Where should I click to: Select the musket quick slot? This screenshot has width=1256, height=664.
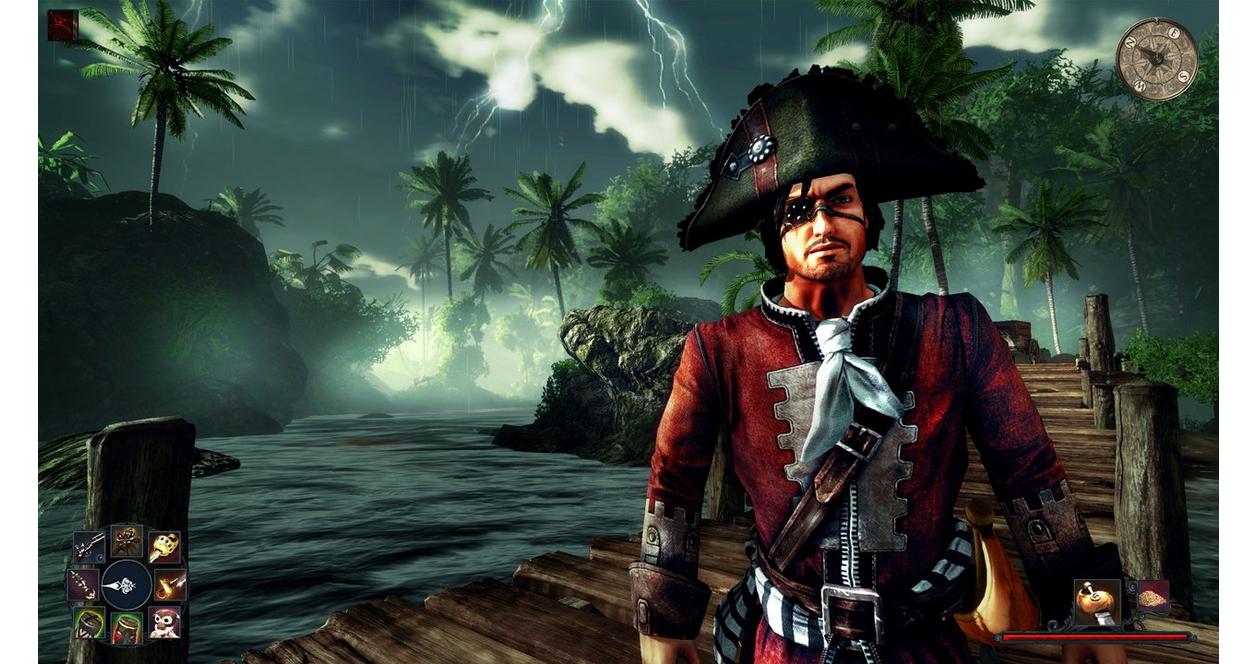point(88,546)
